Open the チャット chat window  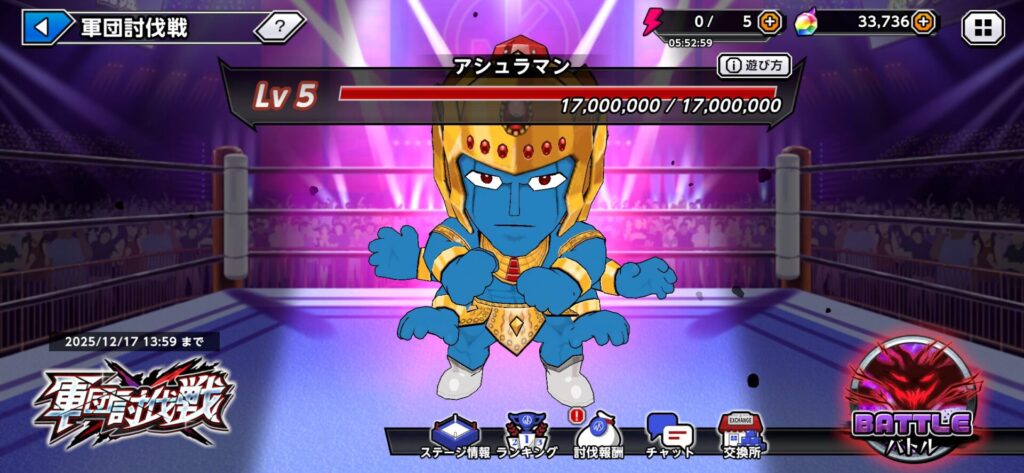669,436
